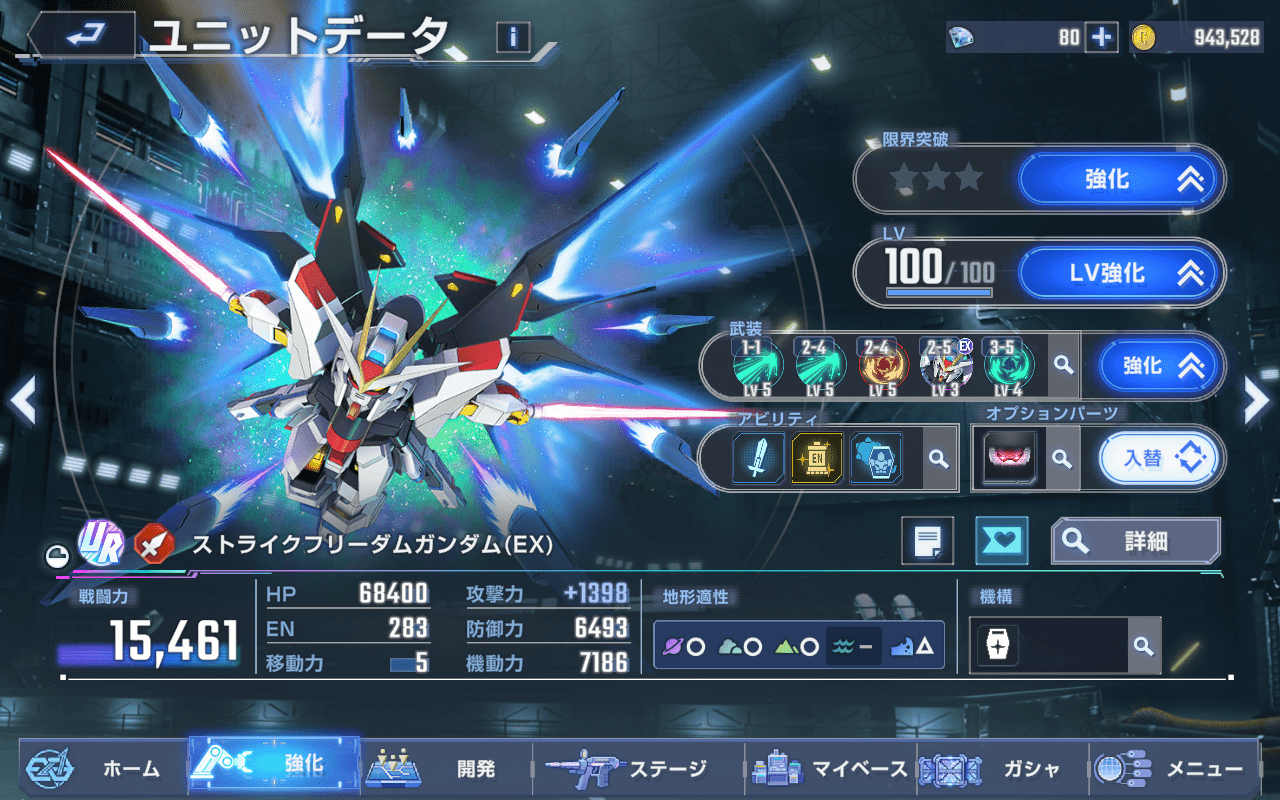
Task: Toggle the heart favorite button
Action: click(x=1001, y=541)
